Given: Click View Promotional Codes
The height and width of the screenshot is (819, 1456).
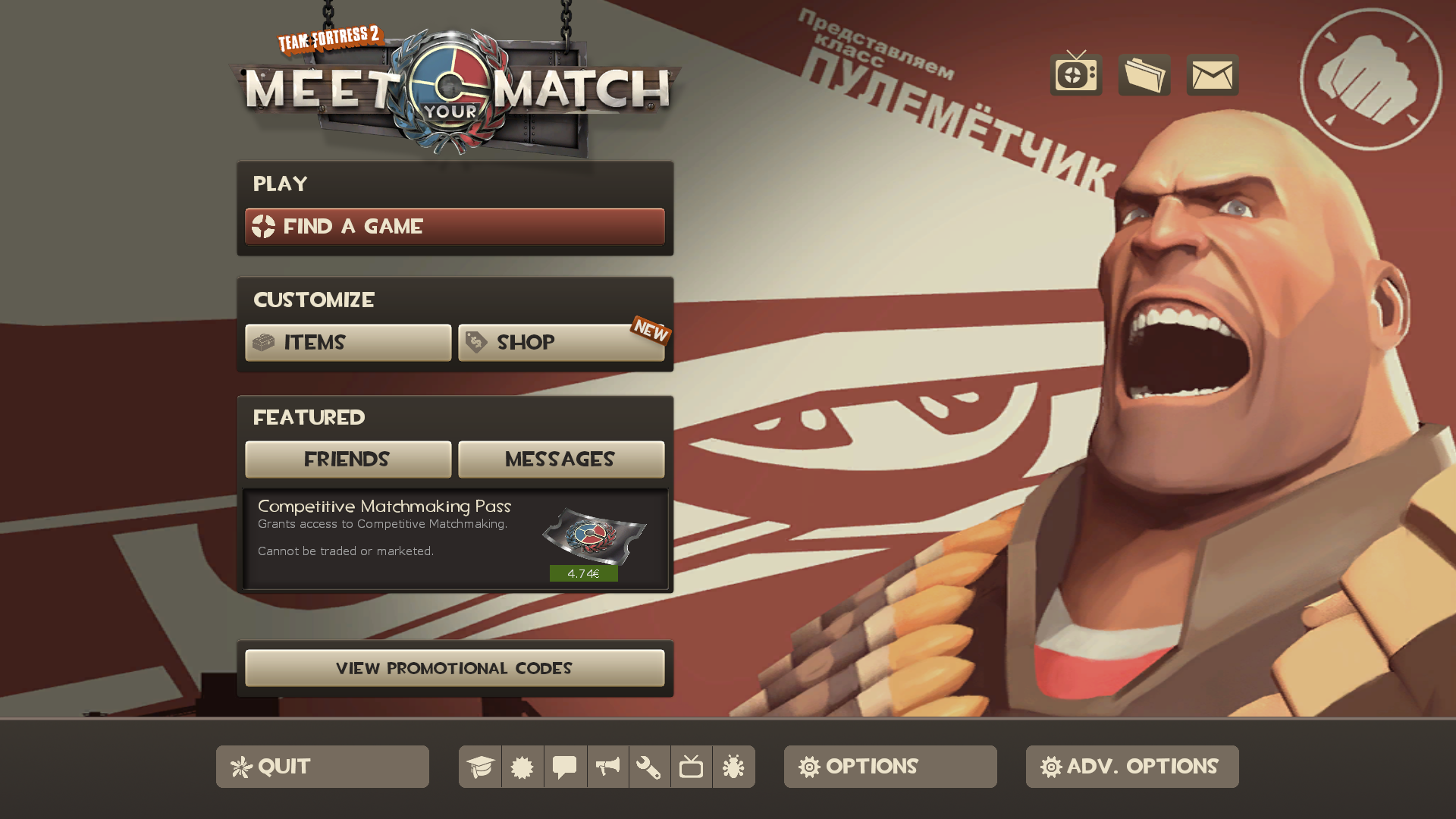Looking at the screenshot, I should tap(454, 668).
